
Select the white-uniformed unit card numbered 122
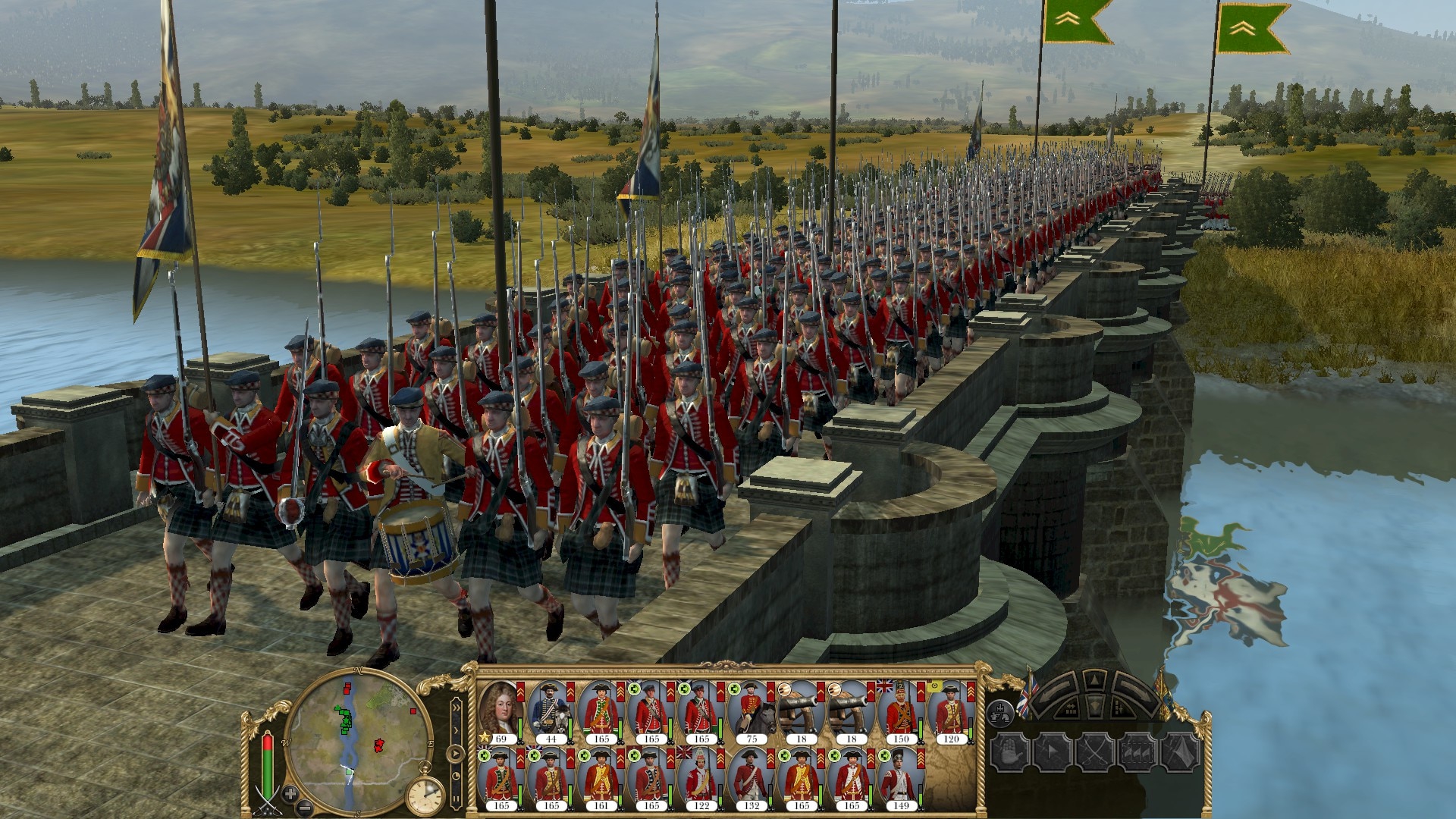(x=701, y=778)
